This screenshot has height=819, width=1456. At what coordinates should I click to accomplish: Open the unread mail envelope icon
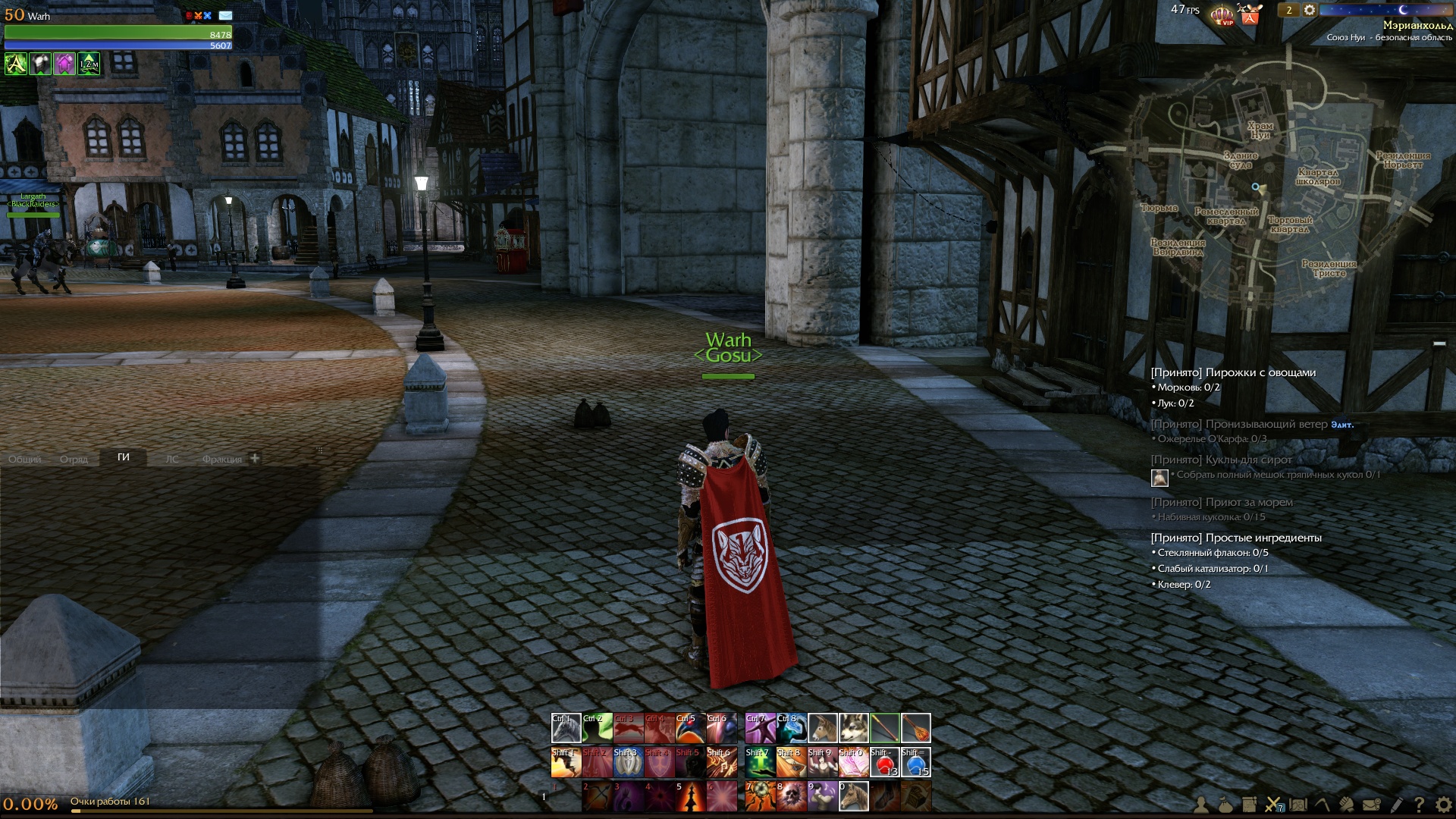click(225, 15)
